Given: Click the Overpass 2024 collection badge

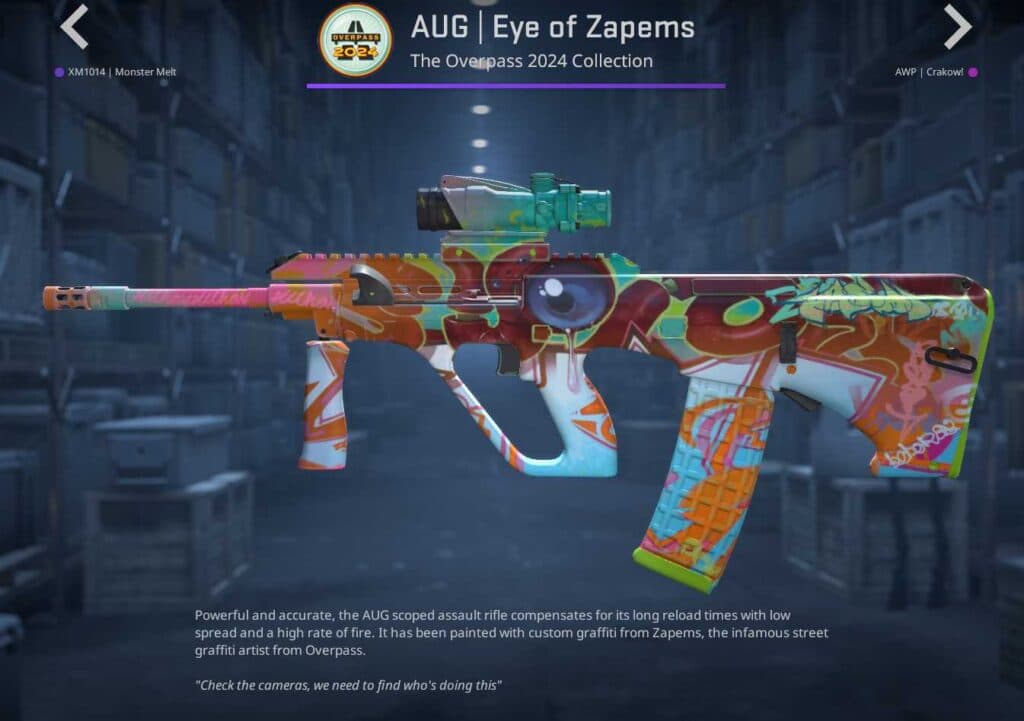Looking at the screenshot, I should pyautogui.click(x=355, y=40).
